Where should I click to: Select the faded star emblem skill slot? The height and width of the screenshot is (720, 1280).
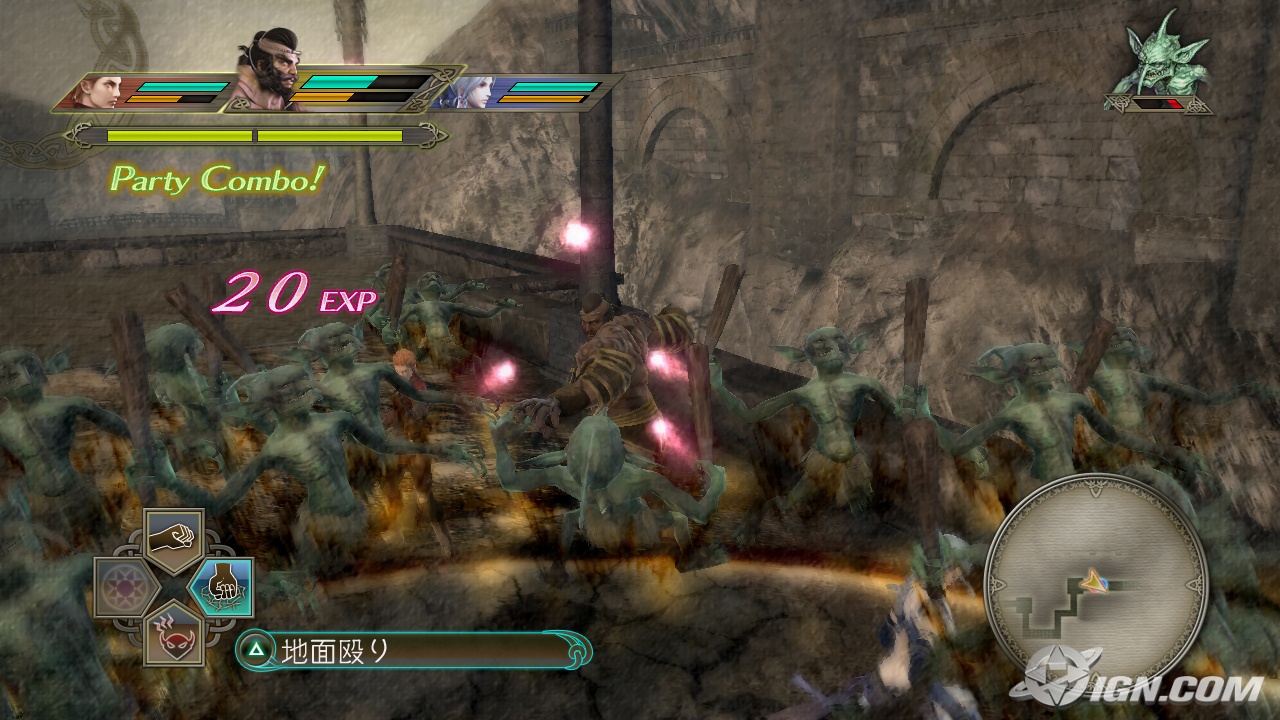click(126, 587)
